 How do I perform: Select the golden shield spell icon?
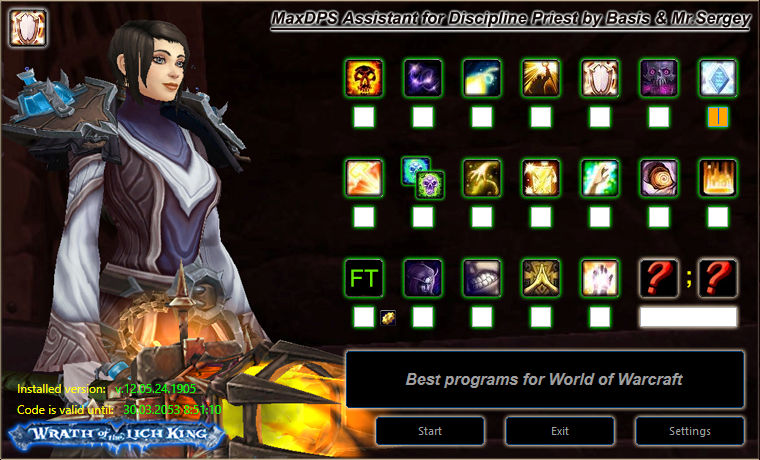tap(599, 78)
